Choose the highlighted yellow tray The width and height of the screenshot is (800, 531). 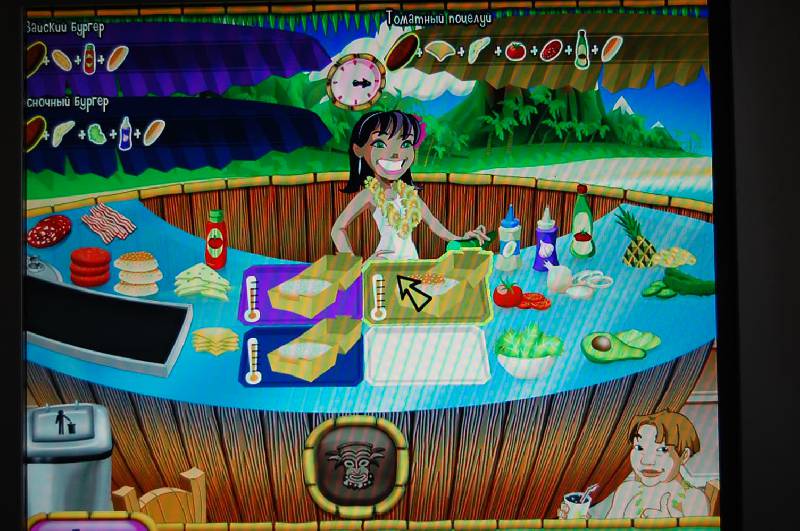coord(430,287)
